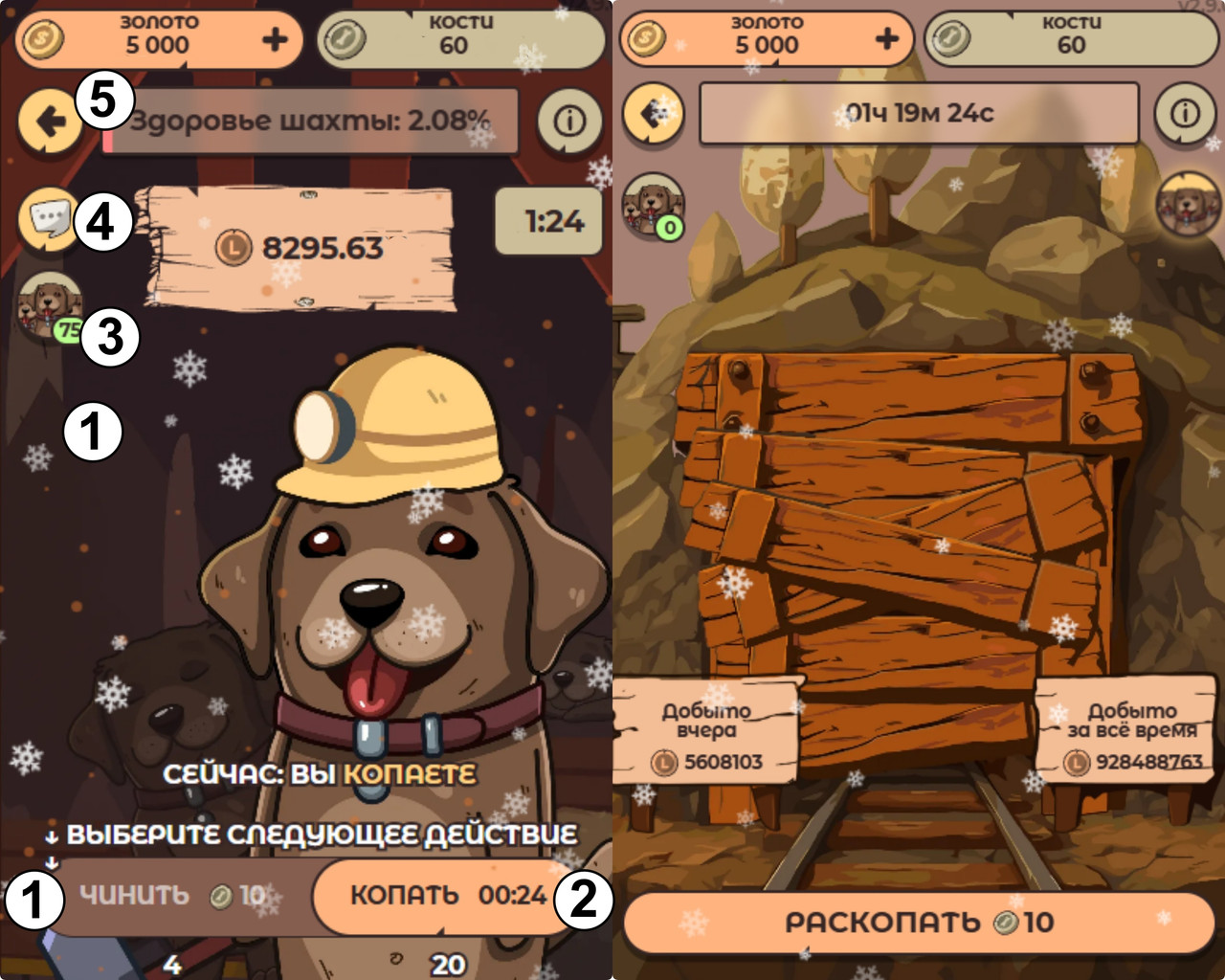Go back using arrow beside mine health bar

49,122
